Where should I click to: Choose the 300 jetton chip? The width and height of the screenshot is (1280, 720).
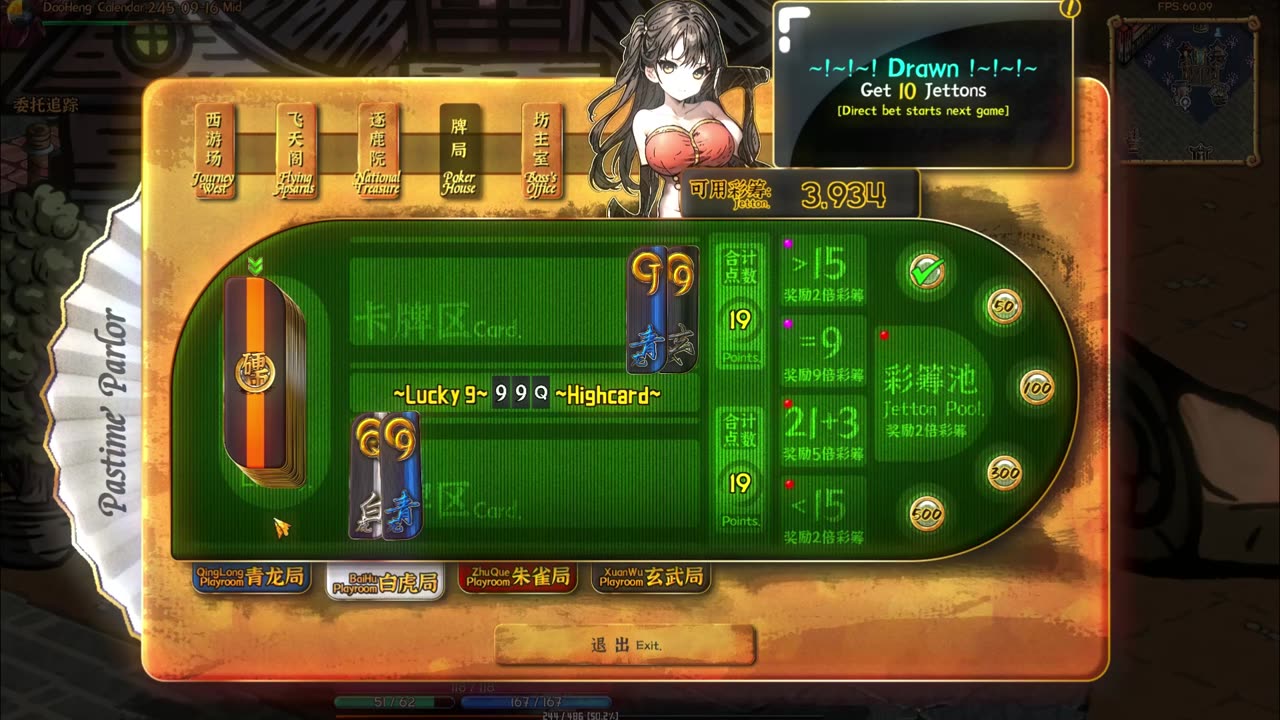pyautogui.click(x=1004, y=472)
